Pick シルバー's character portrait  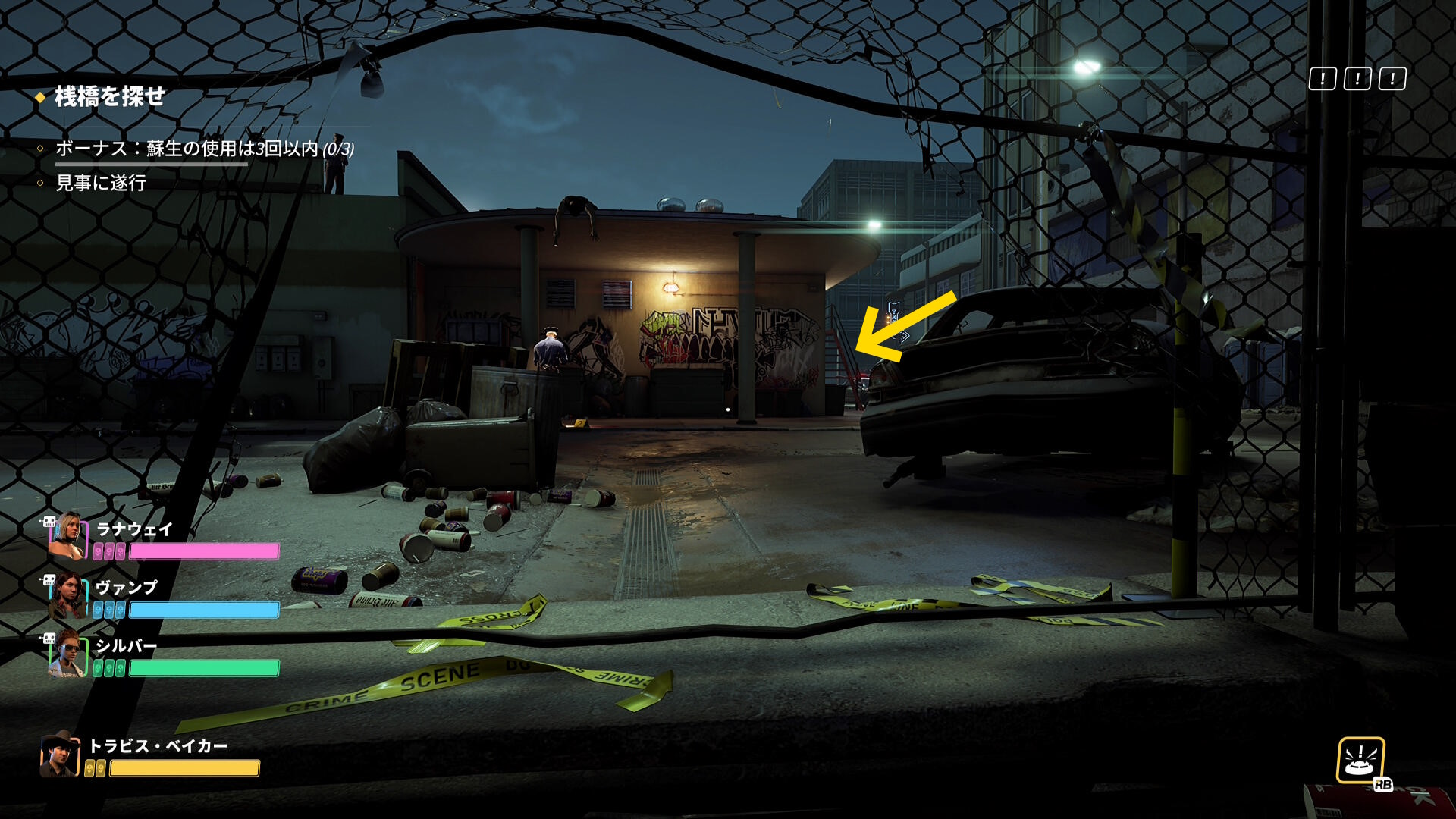[67, 654]
